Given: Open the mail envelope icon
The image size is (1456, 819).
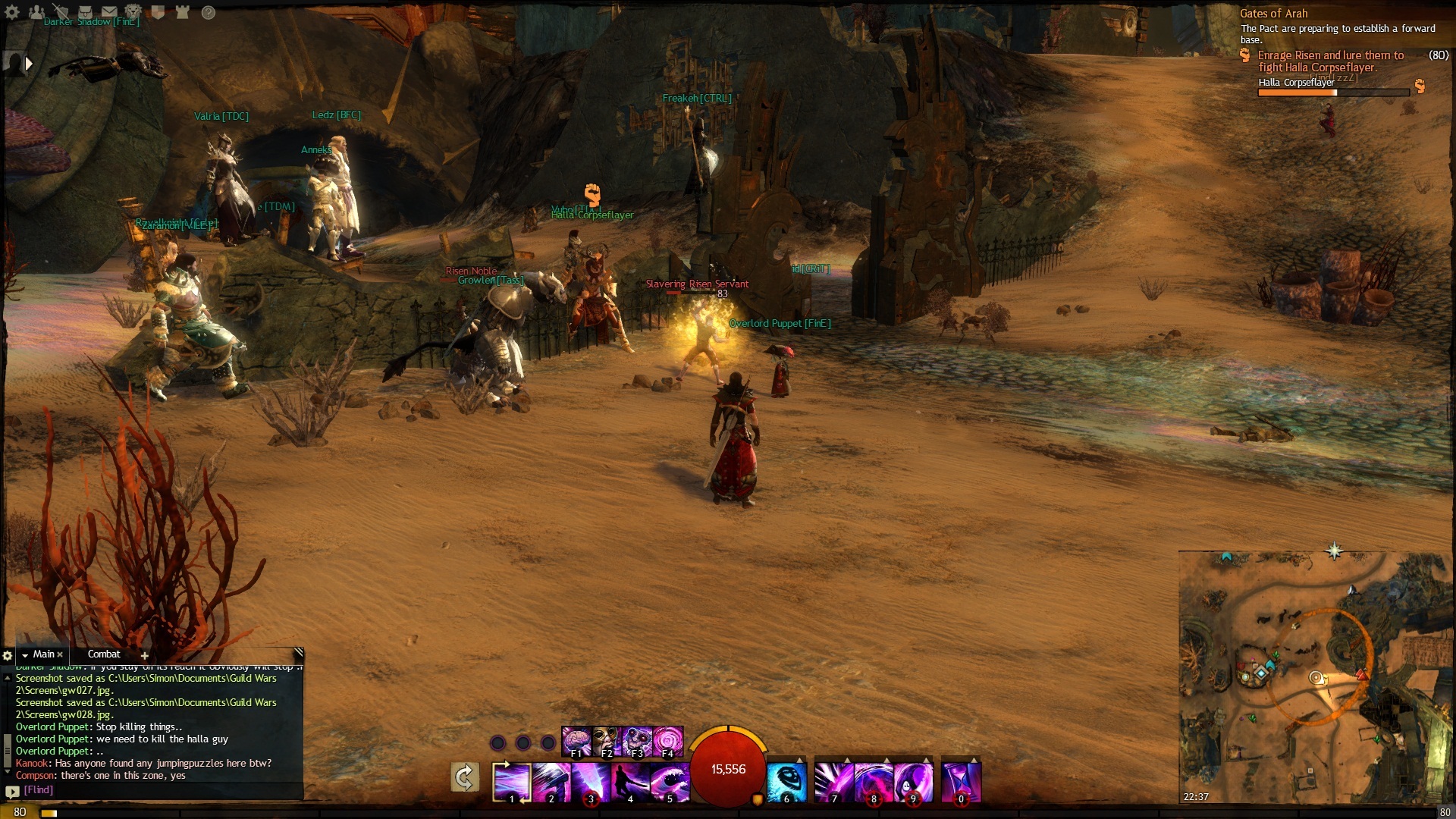Looking at the screenshot, I should tap(109, 12).
